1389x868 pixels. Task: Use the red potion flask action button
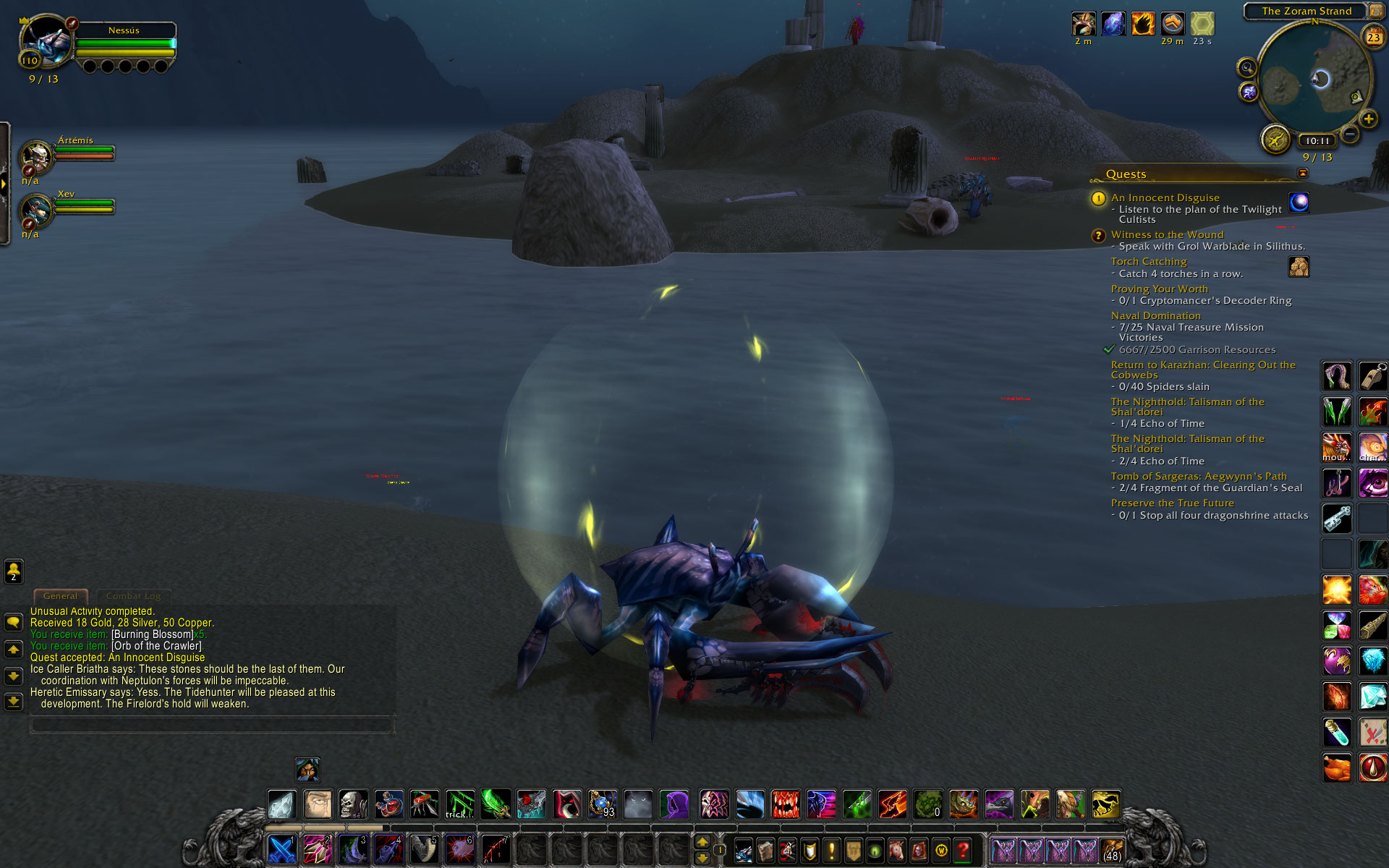tap(388, 804)
